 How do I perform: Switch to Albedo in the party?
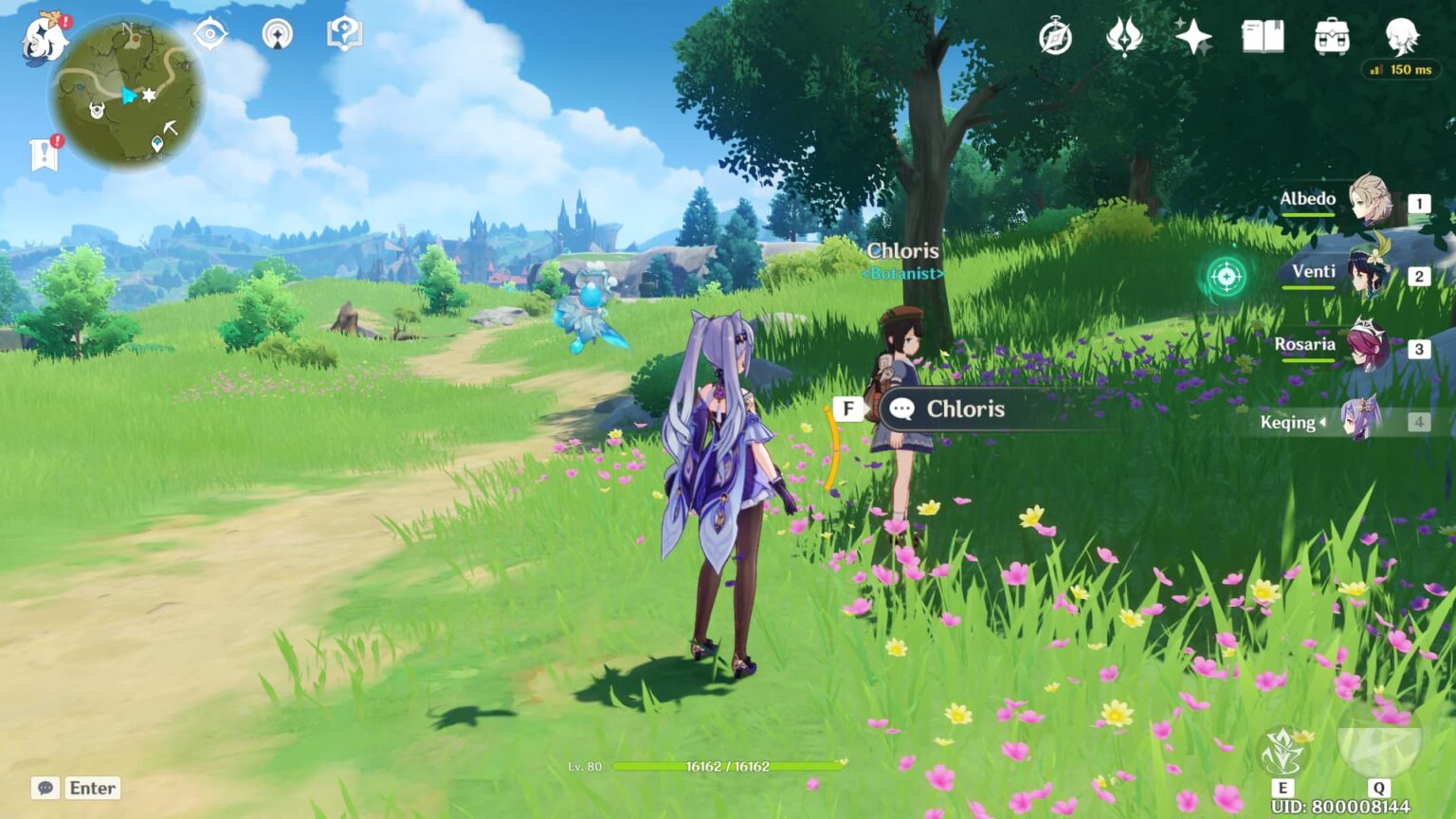1369,200
